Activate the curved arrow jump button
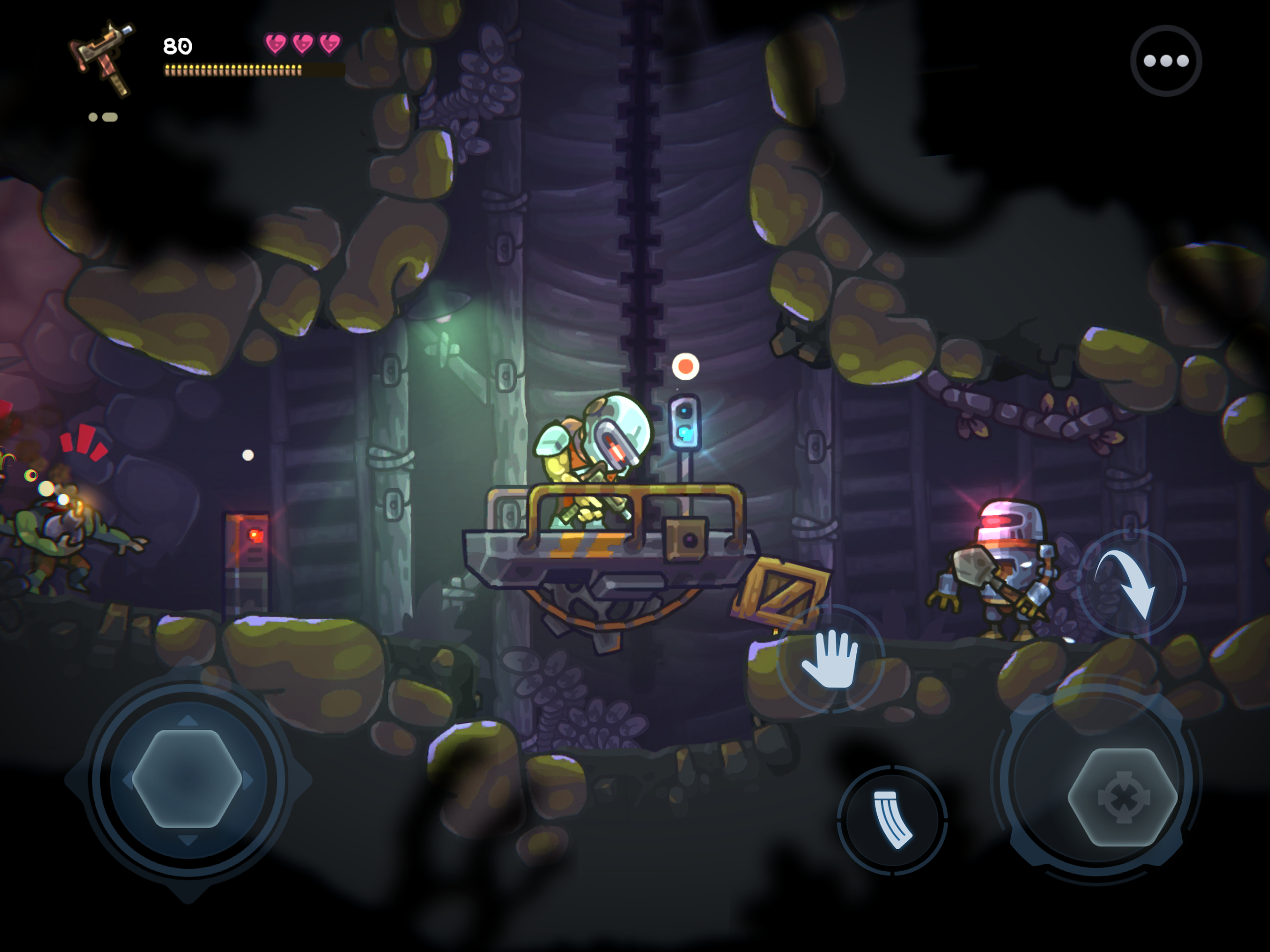1270x952 pixels. pos(1129,583)
